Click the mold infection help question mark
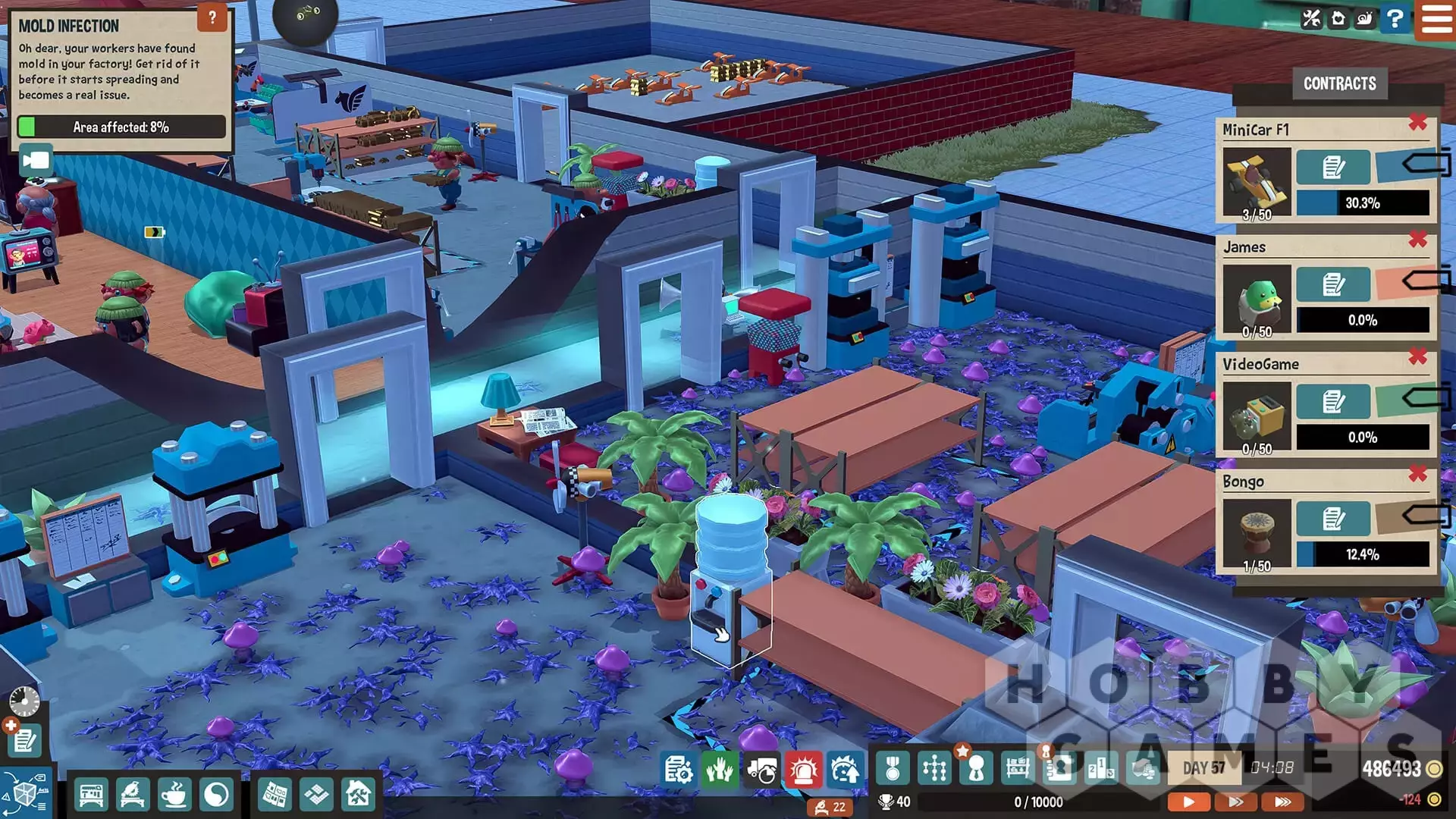1456x819 pixels. pos(212,17)
